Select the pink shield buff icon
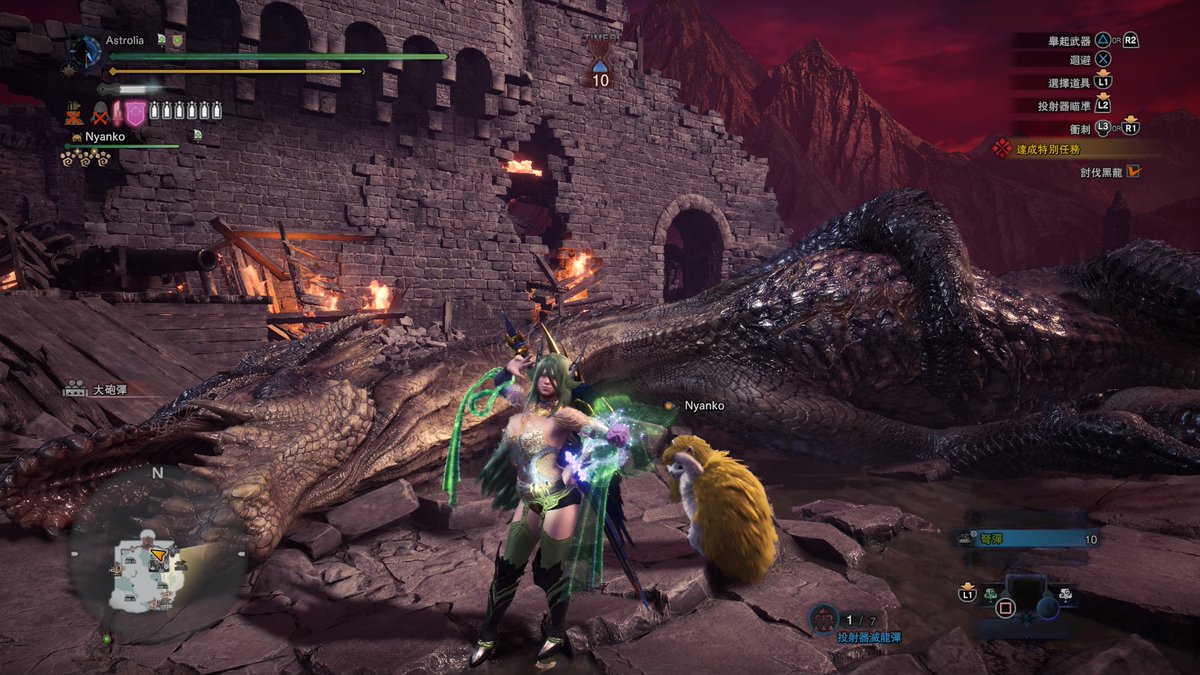This screenshot has height=675, width=1200. (x=135, y=112)
